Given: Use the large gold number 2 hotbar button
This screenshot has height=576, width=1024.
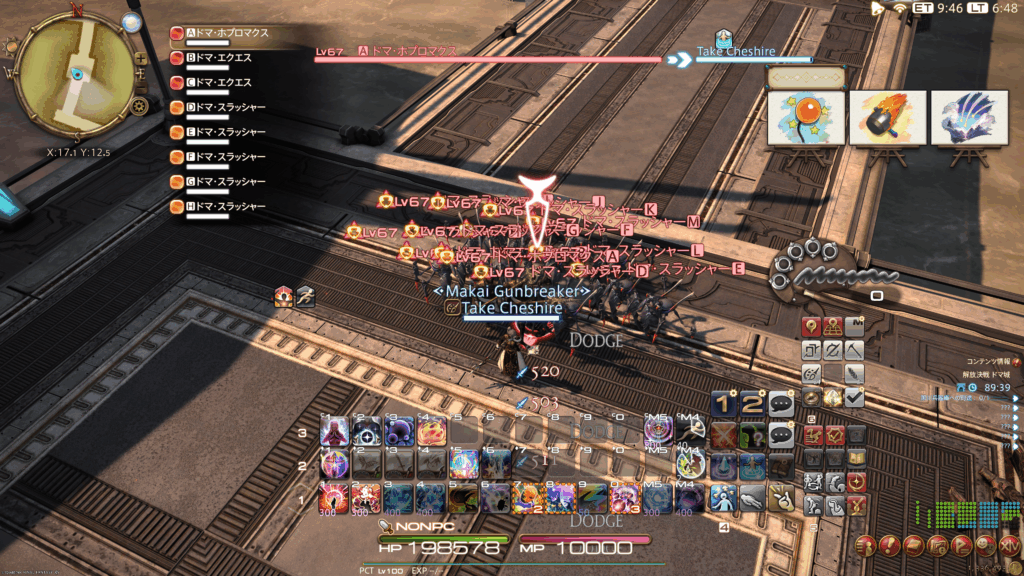Looking at the screenshot, I should tap(753, 403).
